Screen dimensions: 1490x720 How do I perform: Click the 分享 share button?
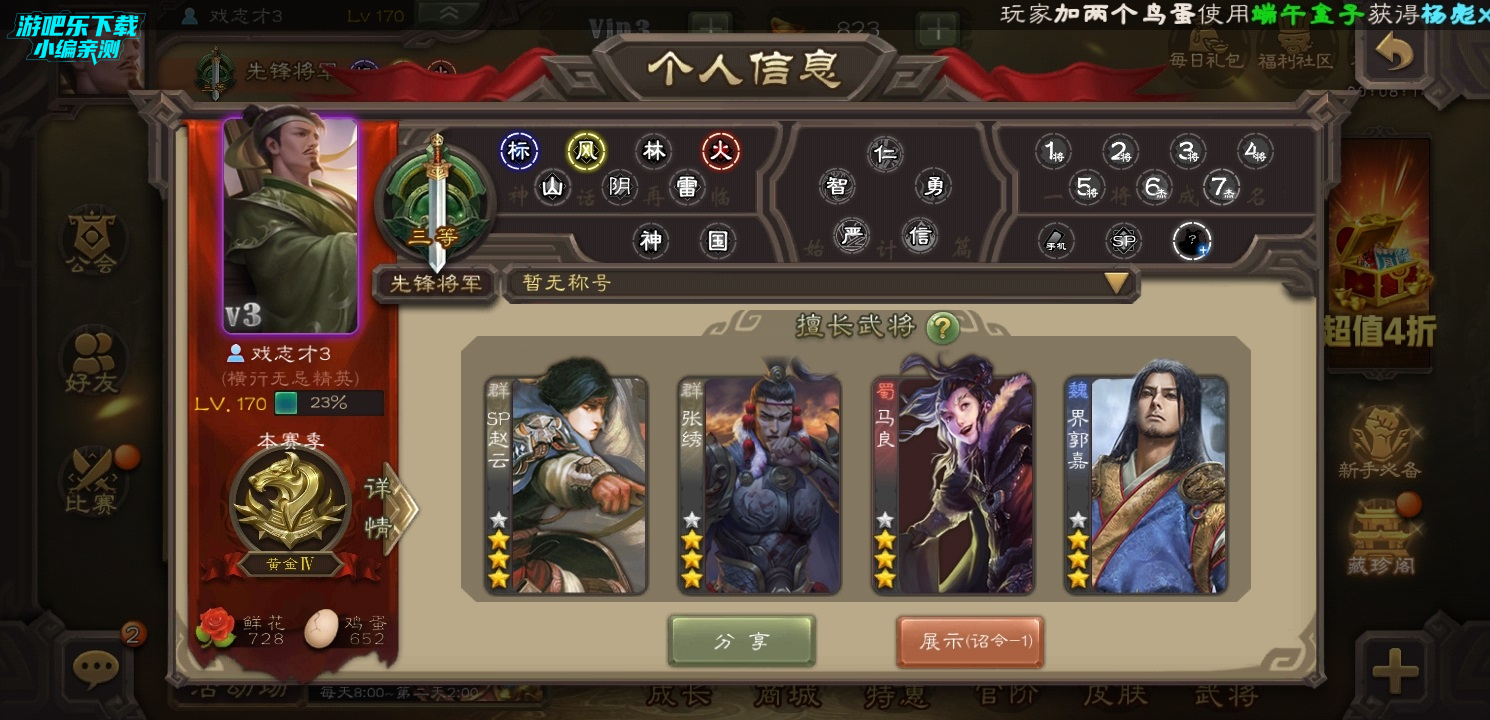741,641
